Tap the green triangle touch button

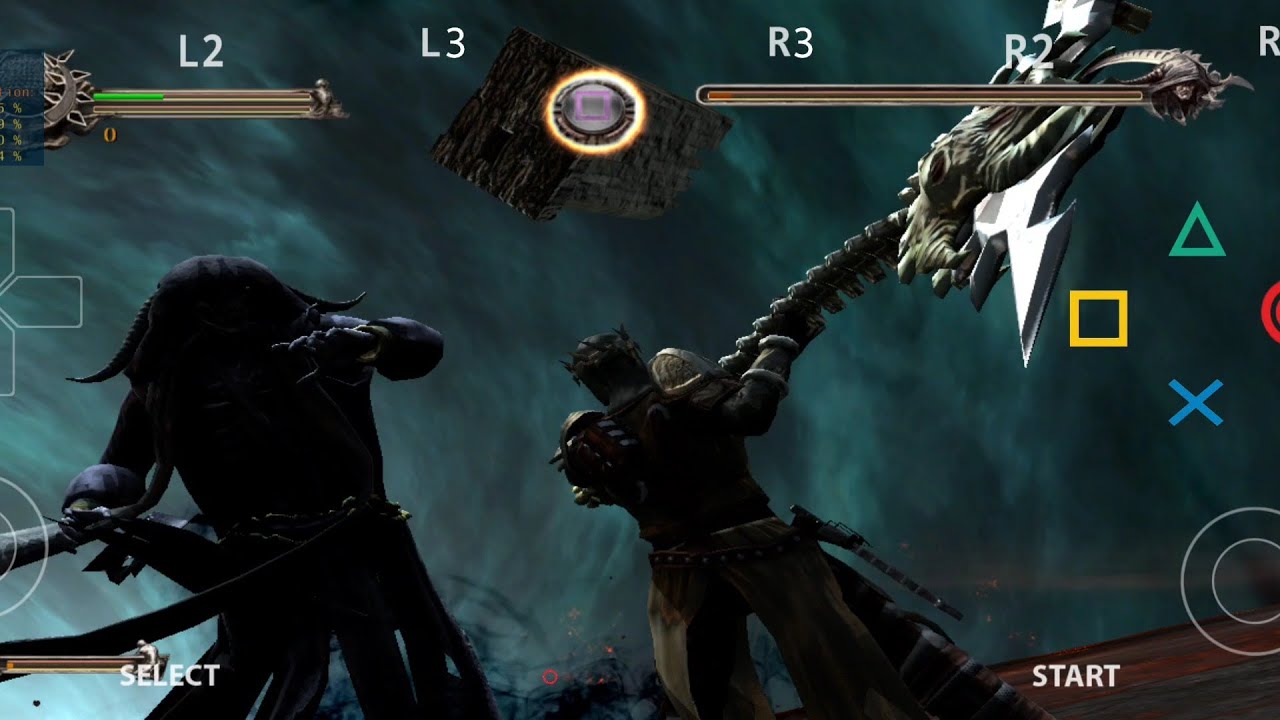coord(1197,231)
